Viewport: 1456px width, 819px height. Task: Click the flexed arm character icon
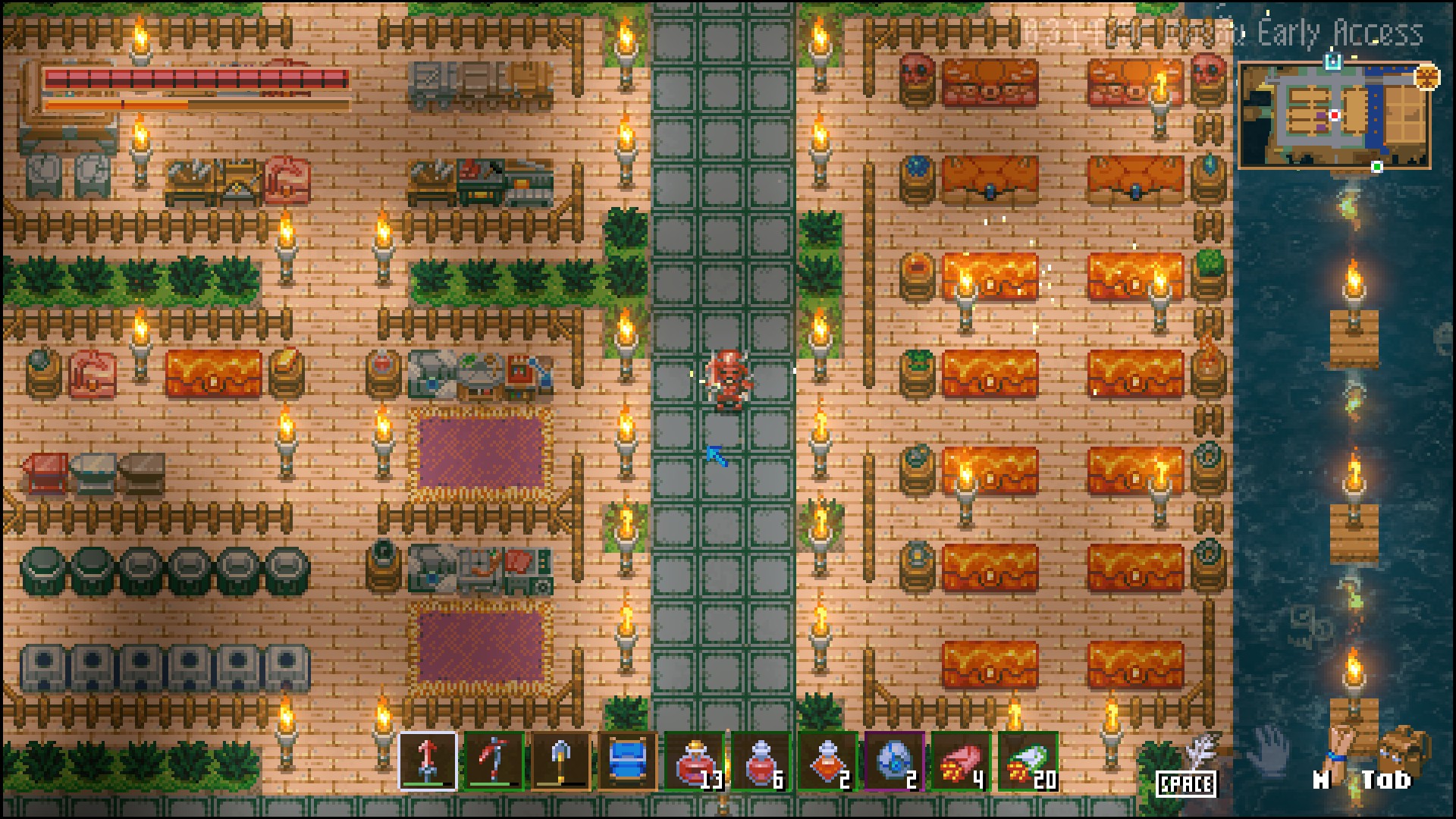pyautogui.click(x=1341, y=746)
